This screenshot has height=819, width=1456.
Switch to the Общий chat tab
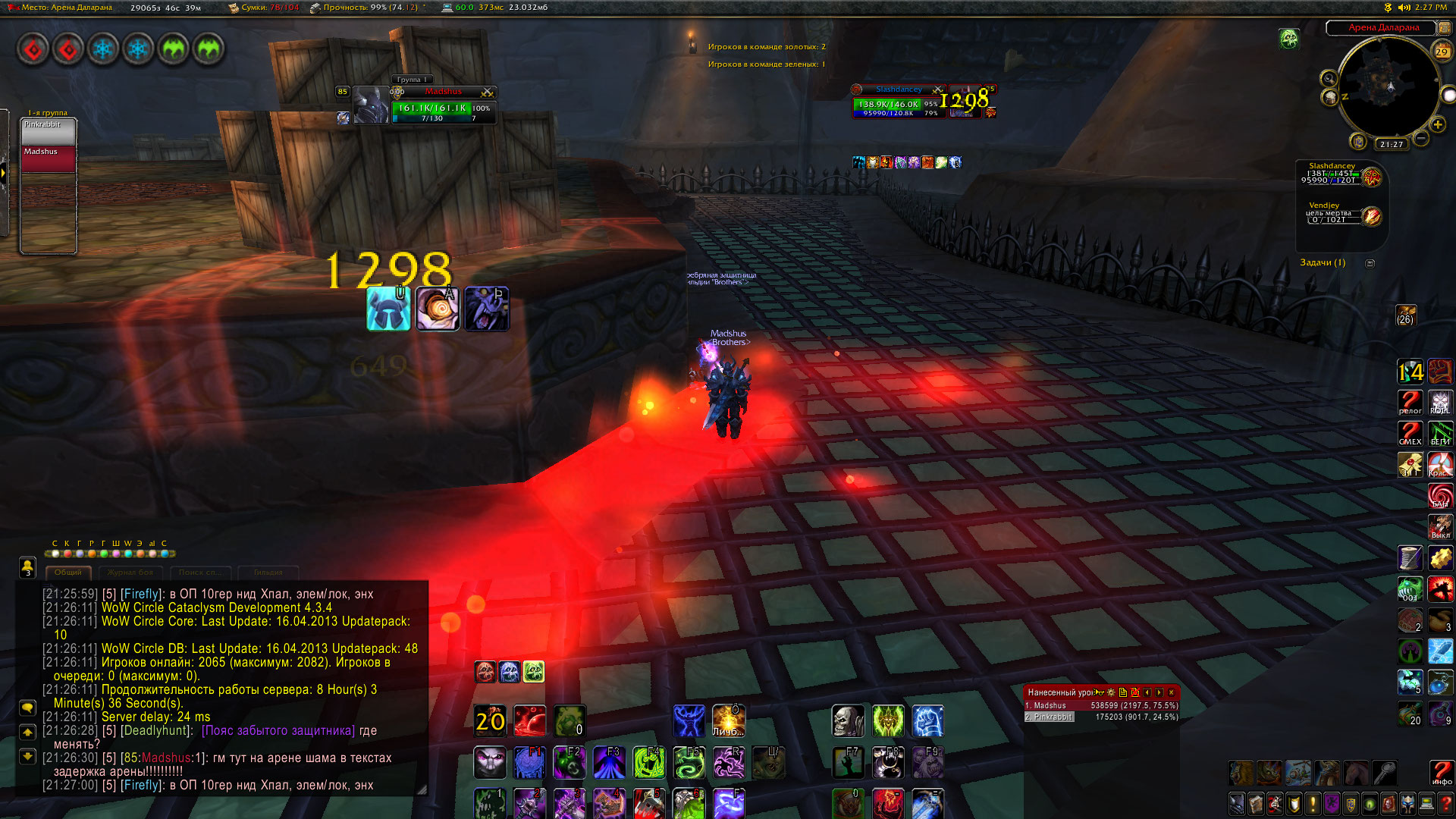point(68,573)
